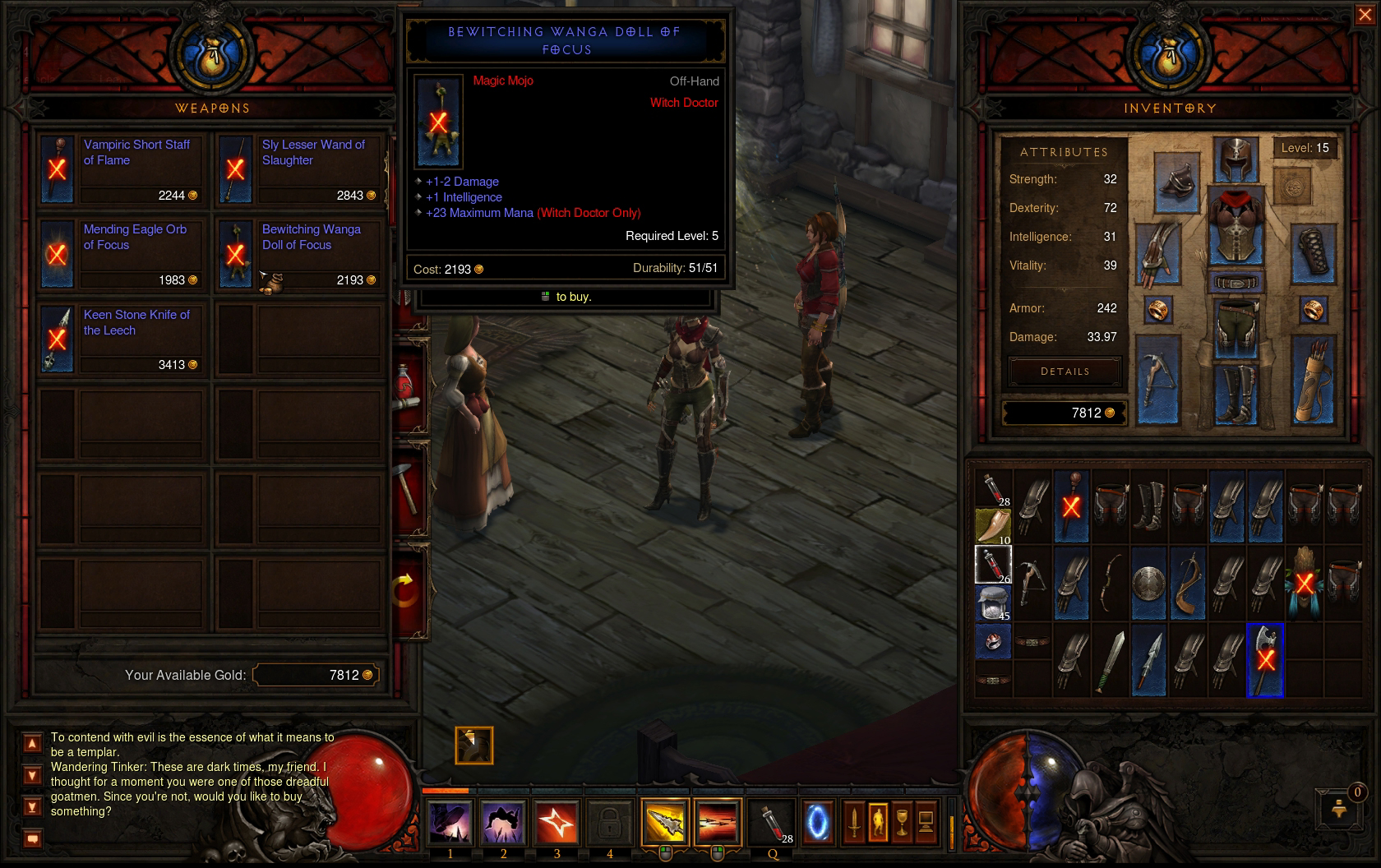Select the jar stack of 45

993,603
